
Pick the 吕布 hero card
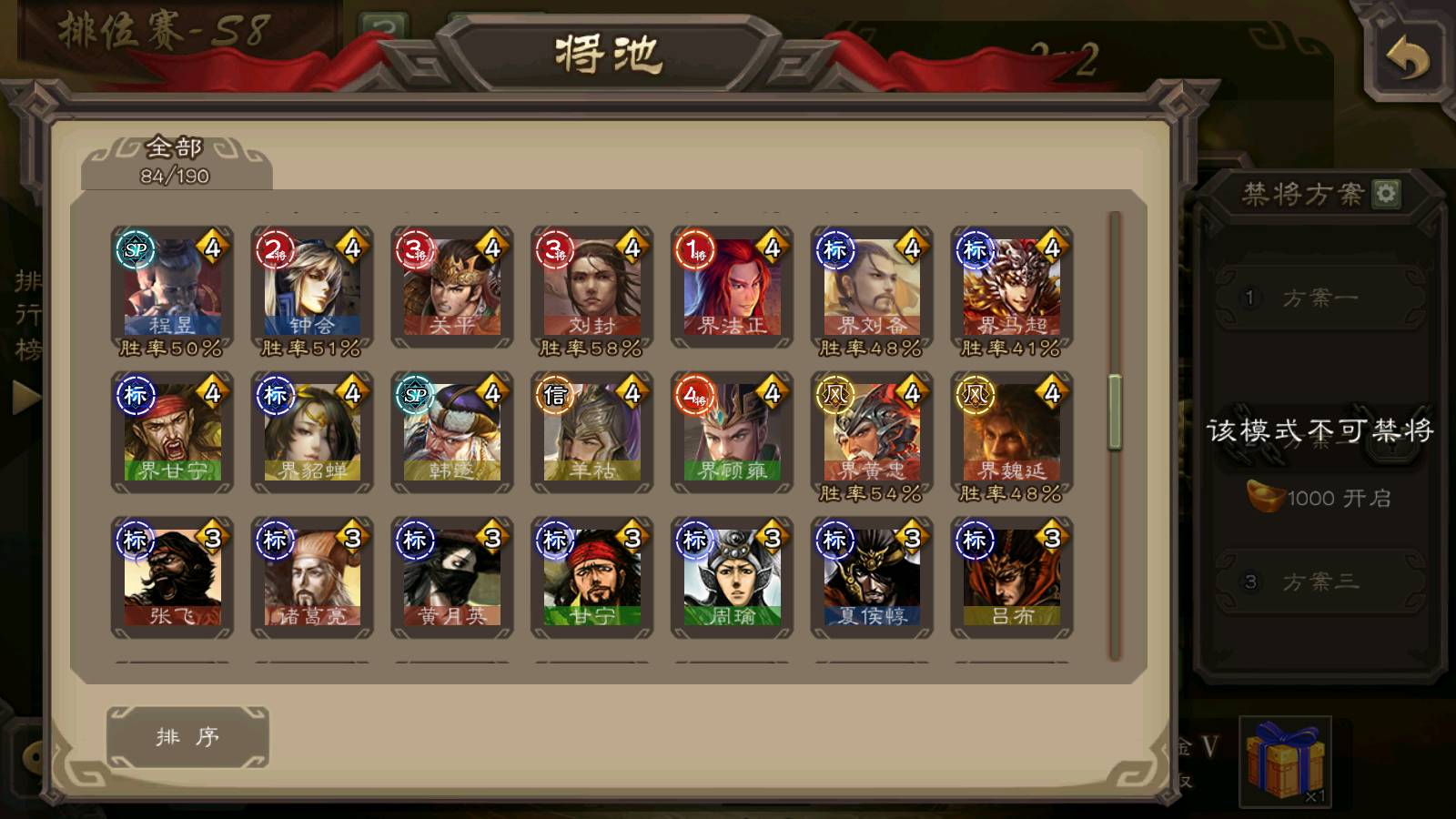coord(1012,578)
